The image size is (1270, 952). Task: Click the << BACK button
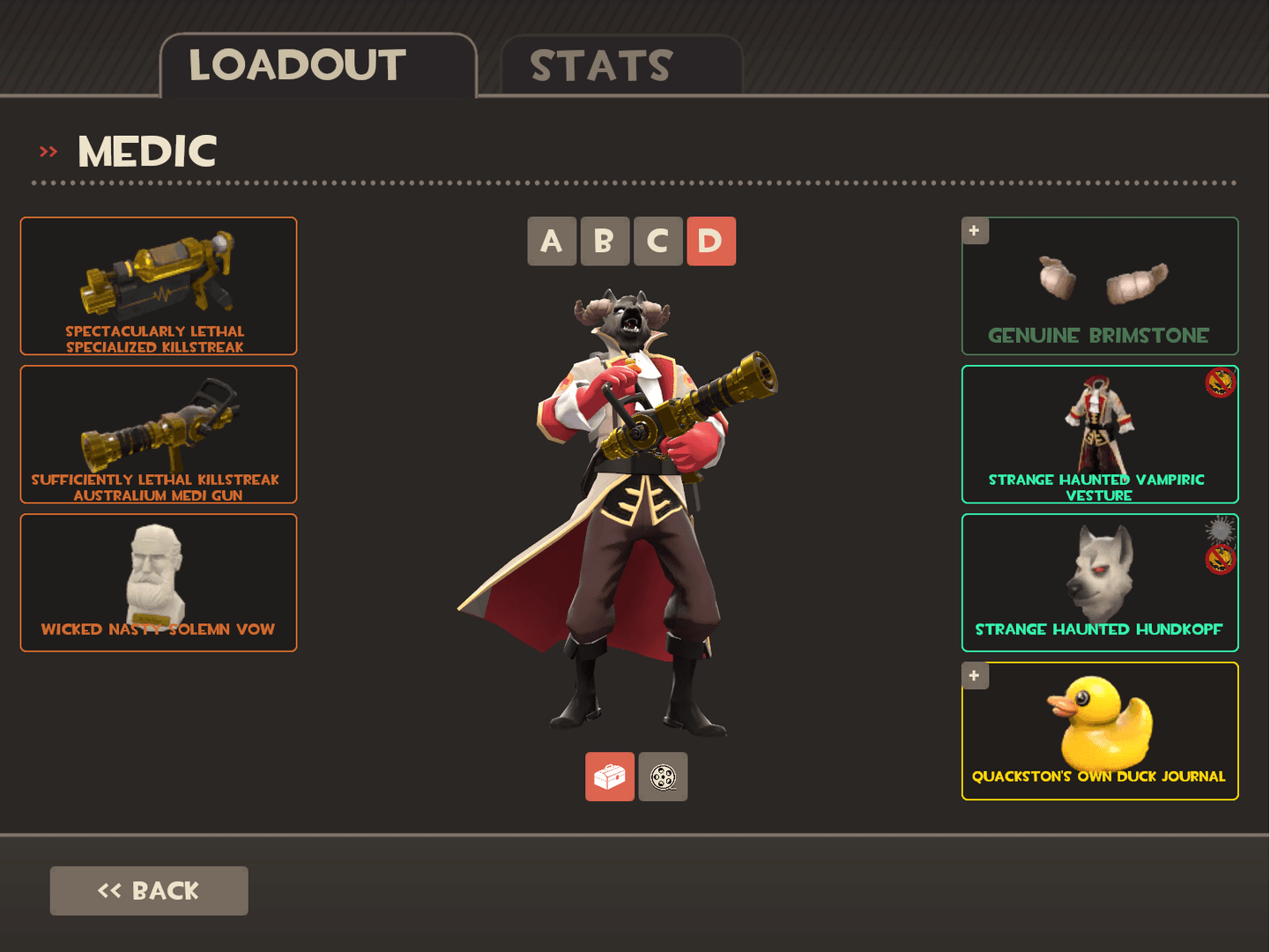click(x=148, y=890)
